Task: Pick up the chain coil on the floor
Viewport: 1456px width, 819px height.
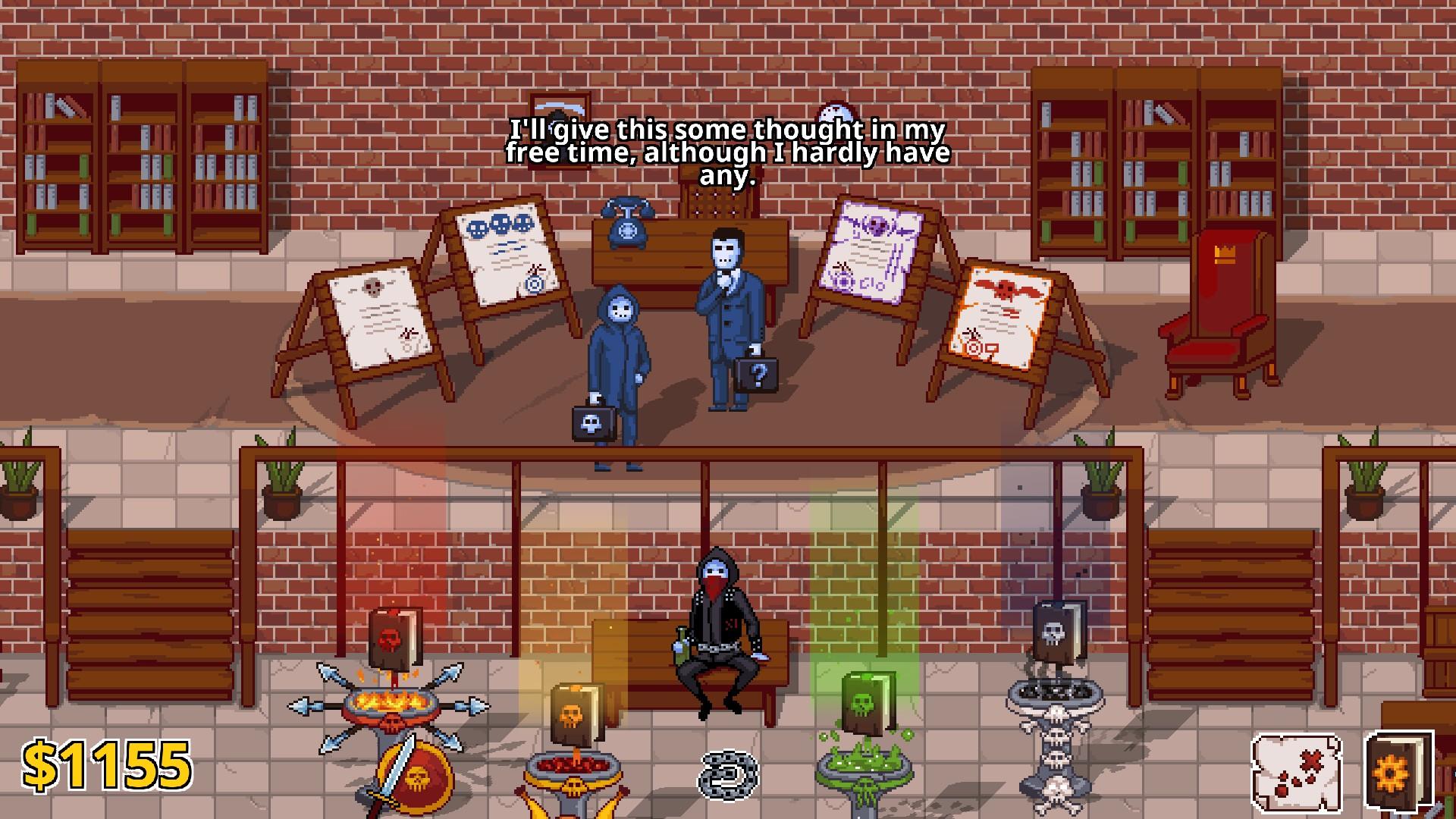Action: (730, 773)
